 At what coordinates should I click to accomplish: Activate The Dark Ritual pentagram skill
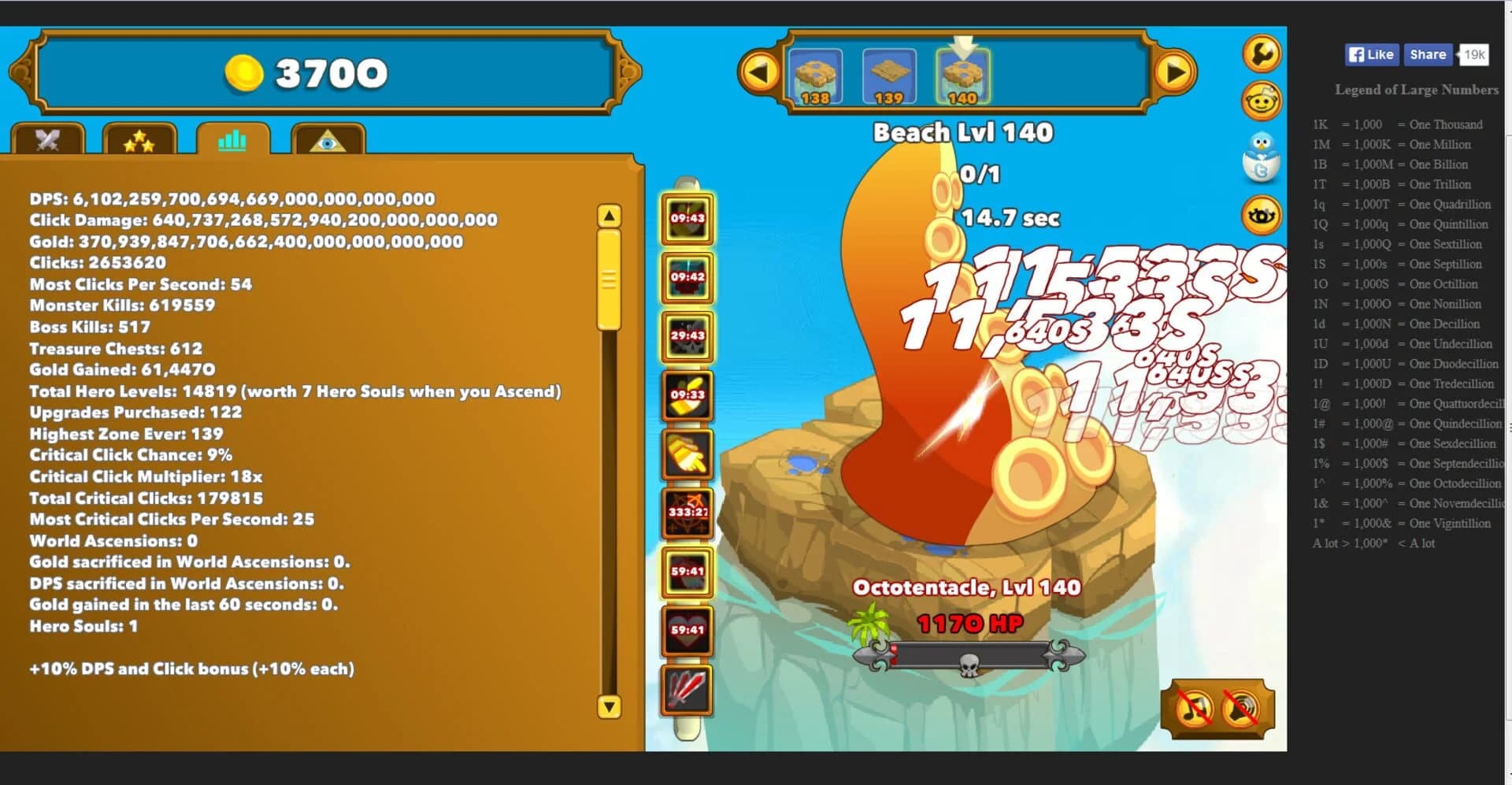687,513
